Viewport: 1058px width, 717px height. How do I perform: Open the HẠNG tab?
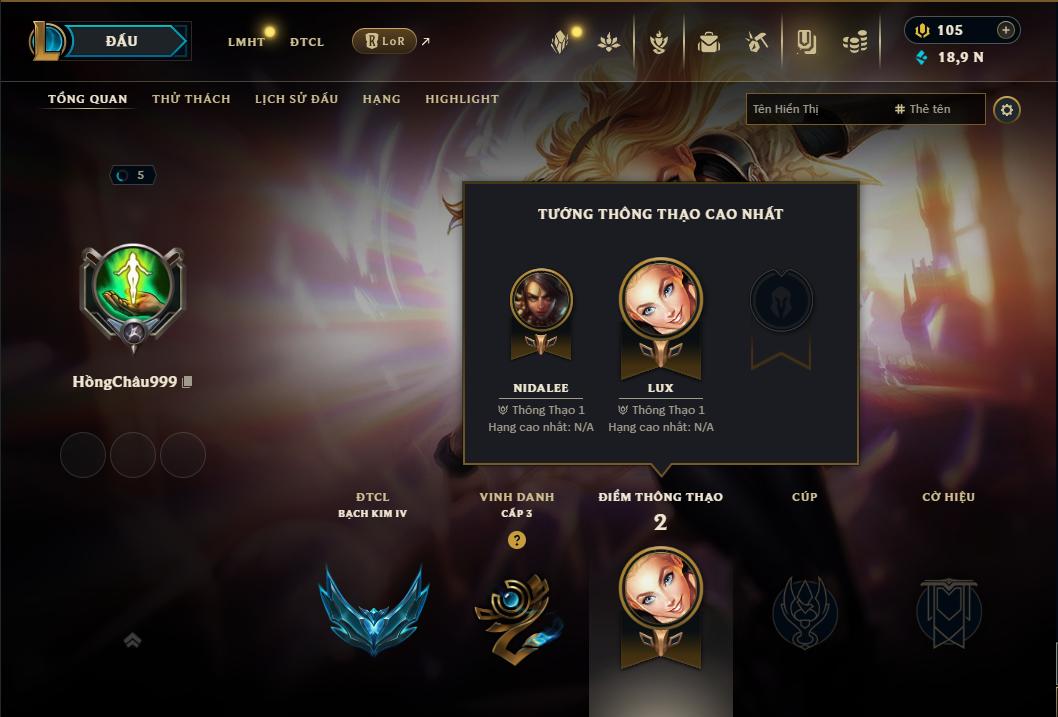381,99
